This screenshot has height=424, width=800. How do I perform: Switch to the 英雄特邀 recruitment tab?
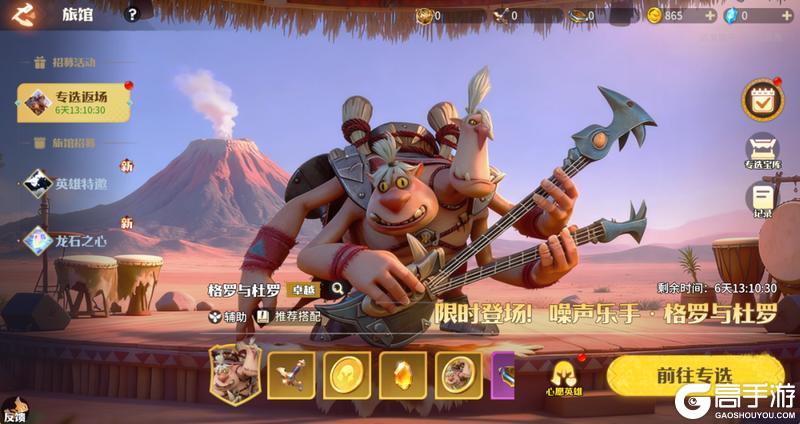click(76, 184)
